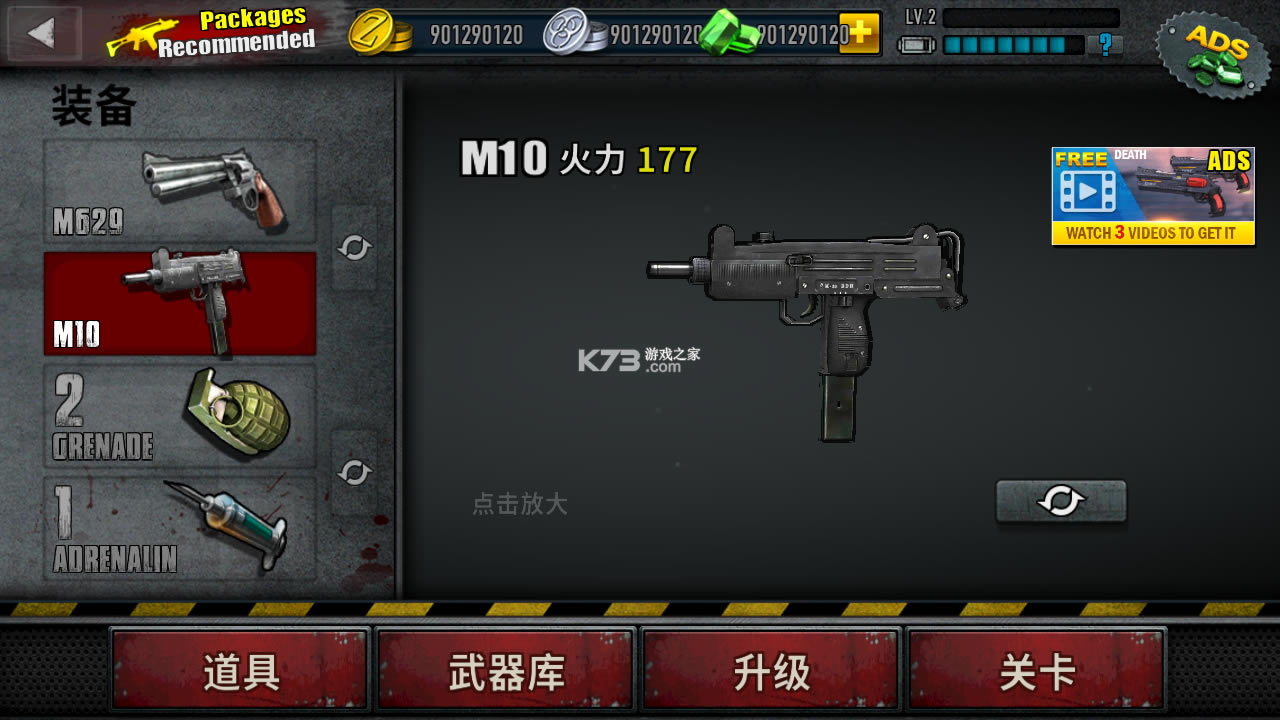
Task: Go back with the arrow button
Action: 43,33
